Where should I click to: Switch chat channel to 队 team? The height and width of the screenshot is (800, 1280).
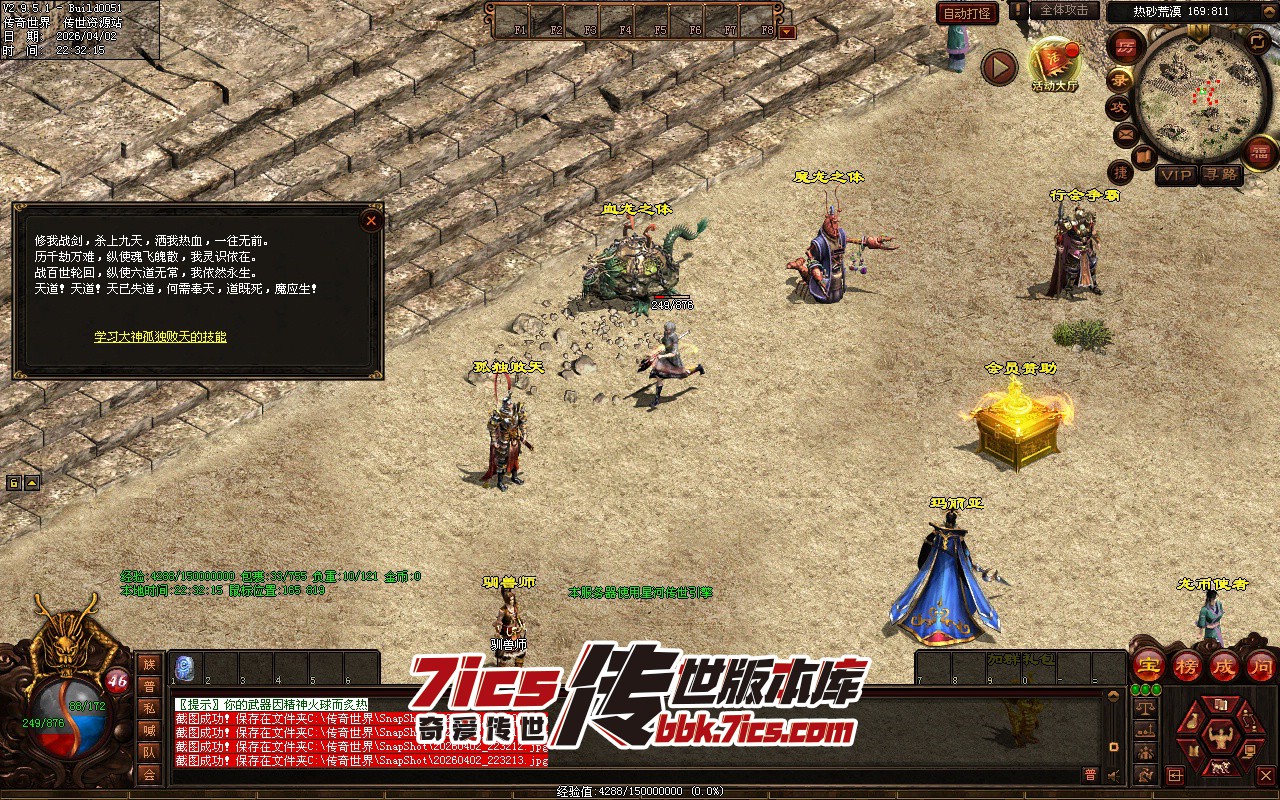[149, 752]
